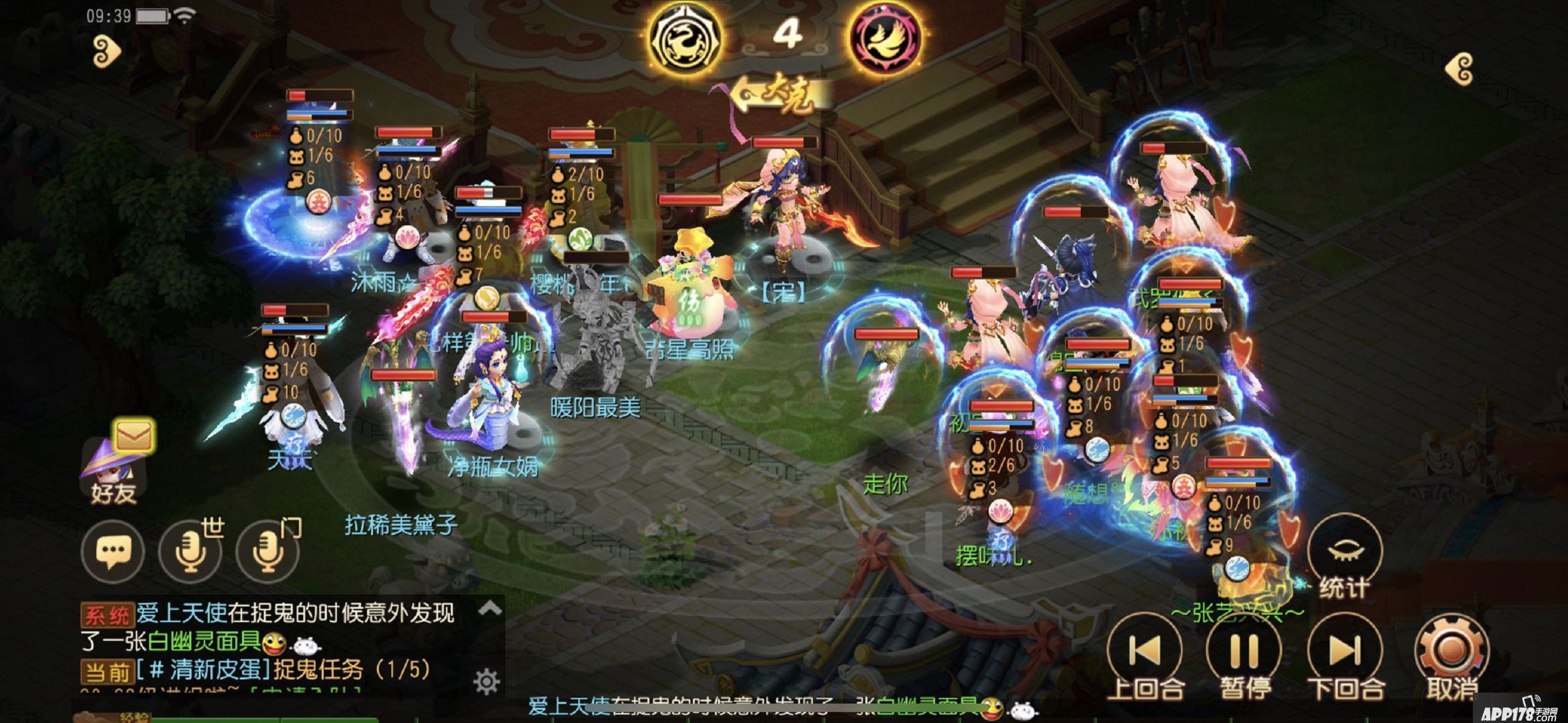Tap the green 白幽灵面具 item link in chat

(x=205, y=642)
